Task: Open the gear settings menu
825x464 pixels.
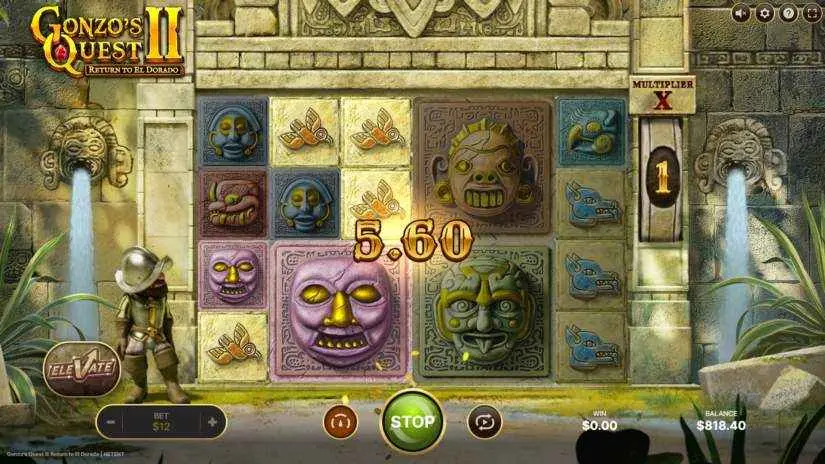Action: (765, 13)
